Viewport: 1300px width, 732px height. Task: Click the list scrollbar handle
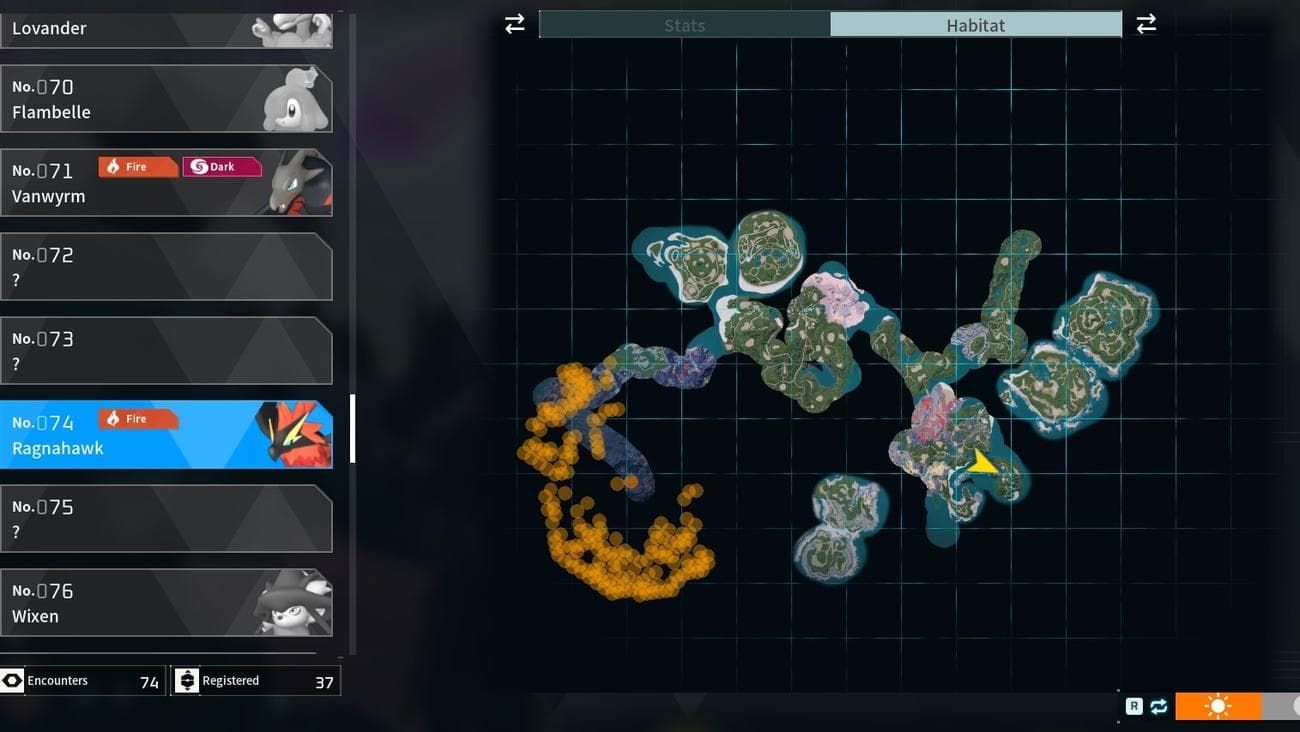[353, 428]
